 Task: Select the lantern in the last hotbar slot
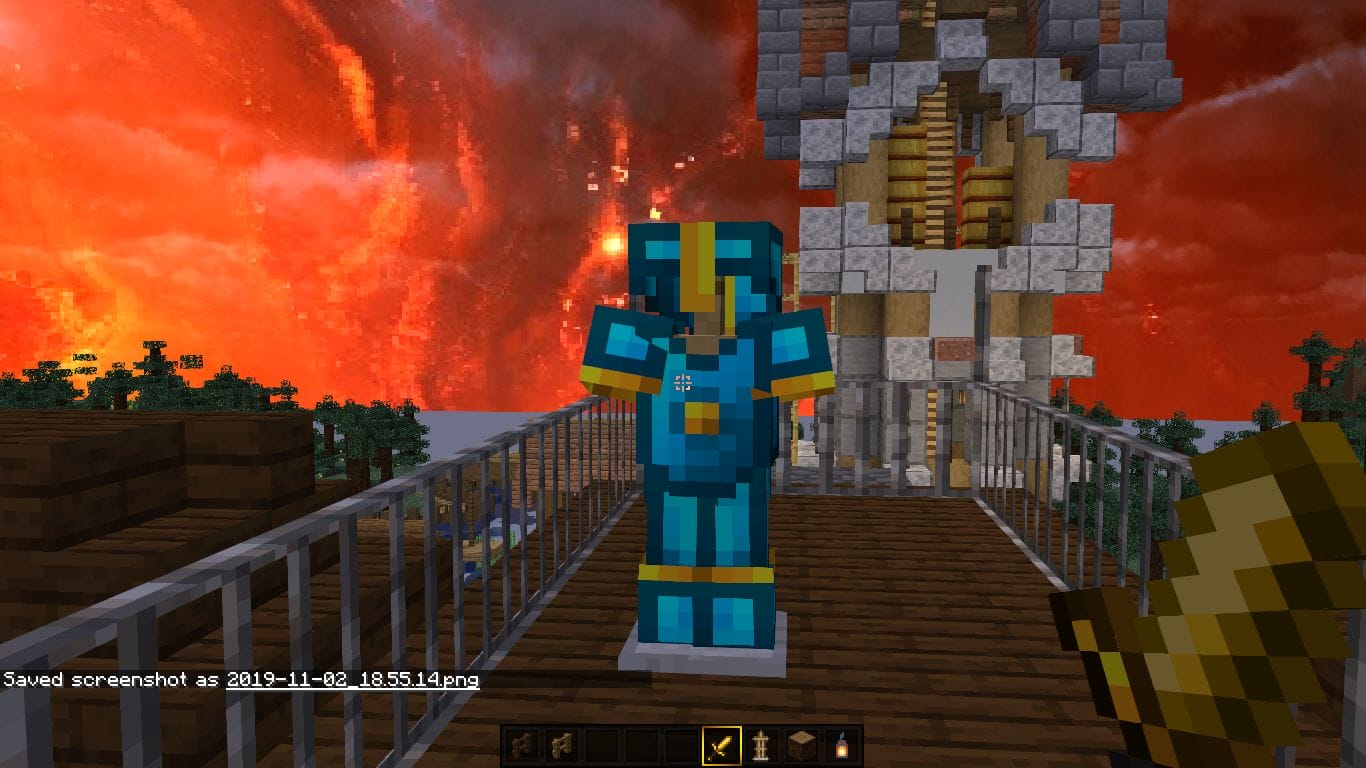(x=843, y=746)
